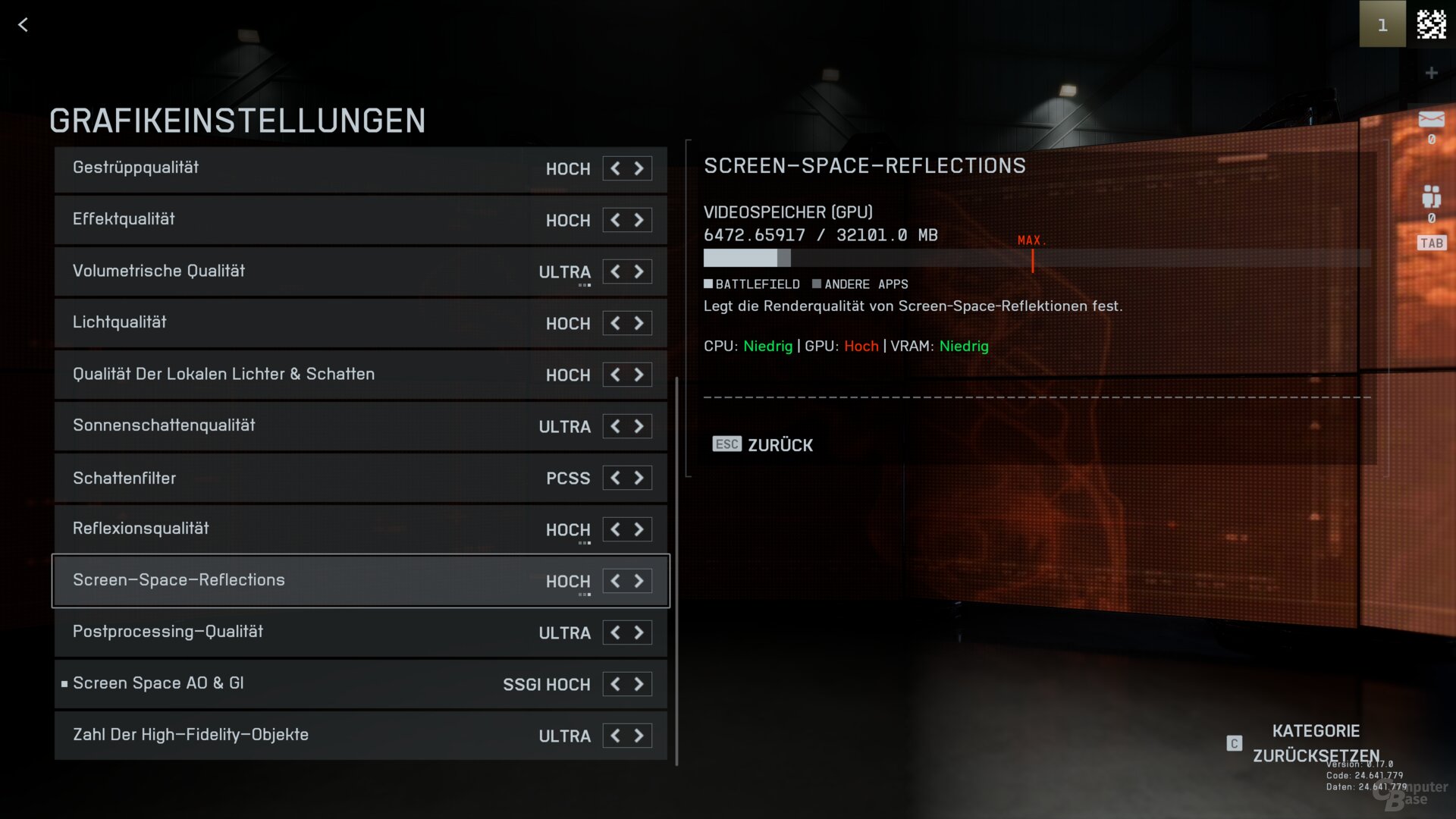Open the mail envelope icon
The image size is (1456, 819).
[1431, 120]
